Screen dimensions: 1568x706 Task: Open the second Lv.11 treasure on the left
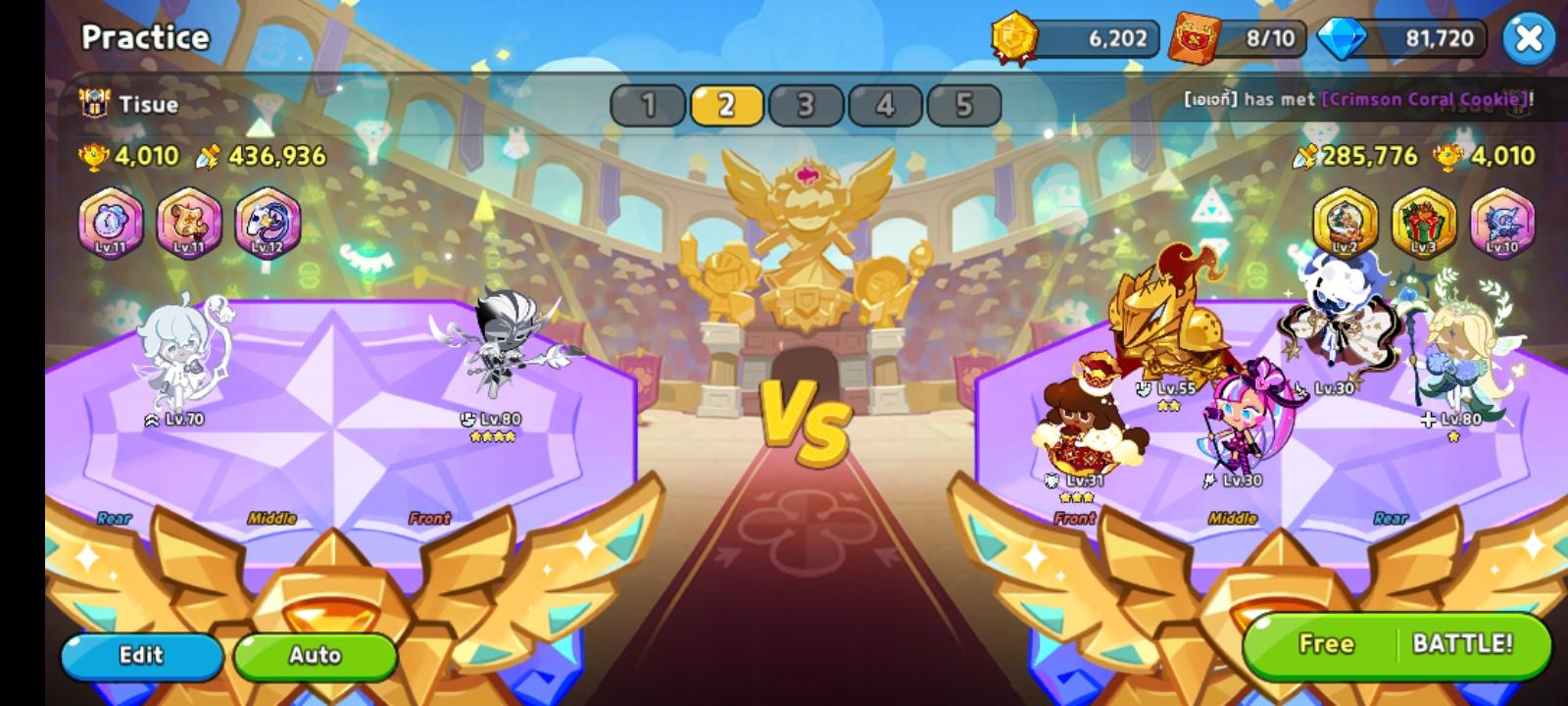point(189,224)
